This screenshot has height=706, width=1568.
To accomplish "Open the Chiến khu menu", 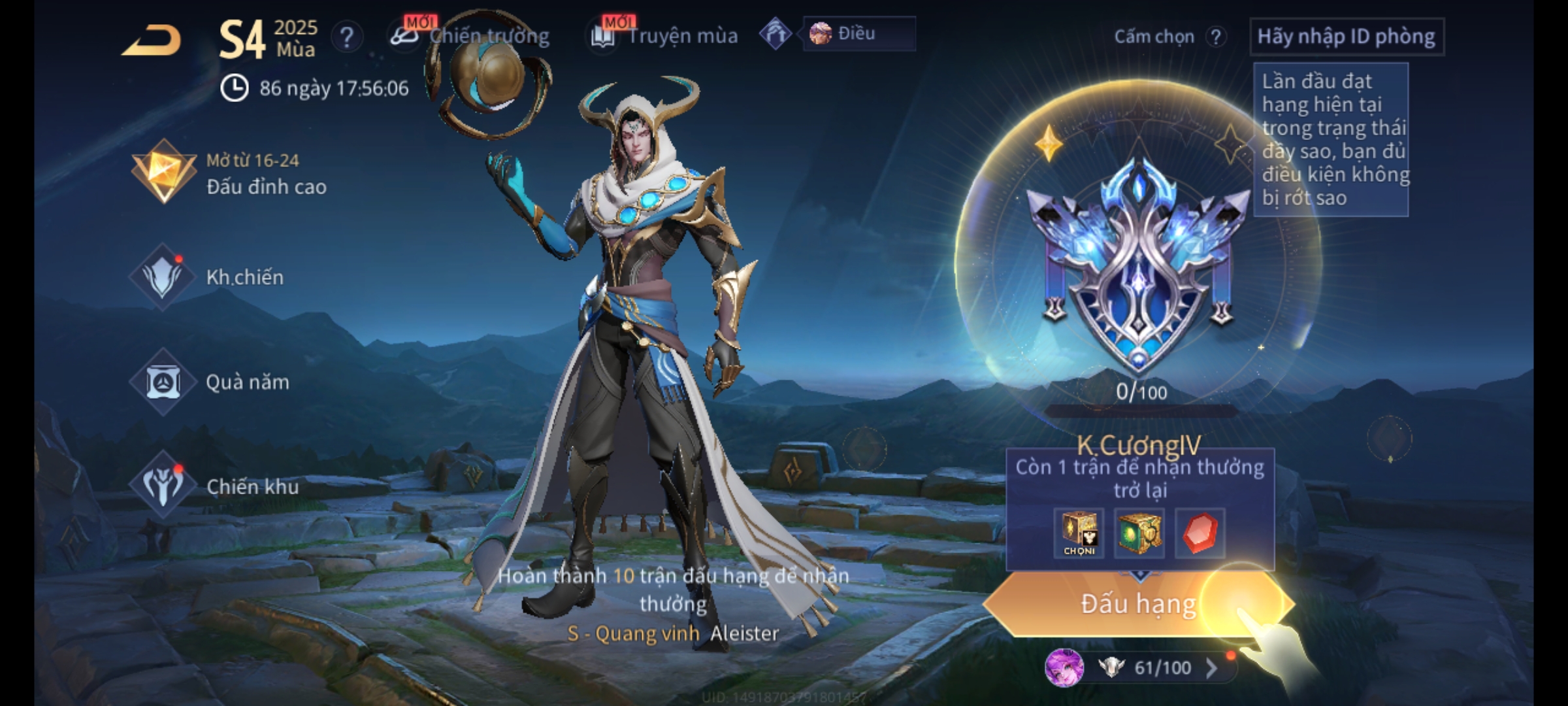I will 216,486.
